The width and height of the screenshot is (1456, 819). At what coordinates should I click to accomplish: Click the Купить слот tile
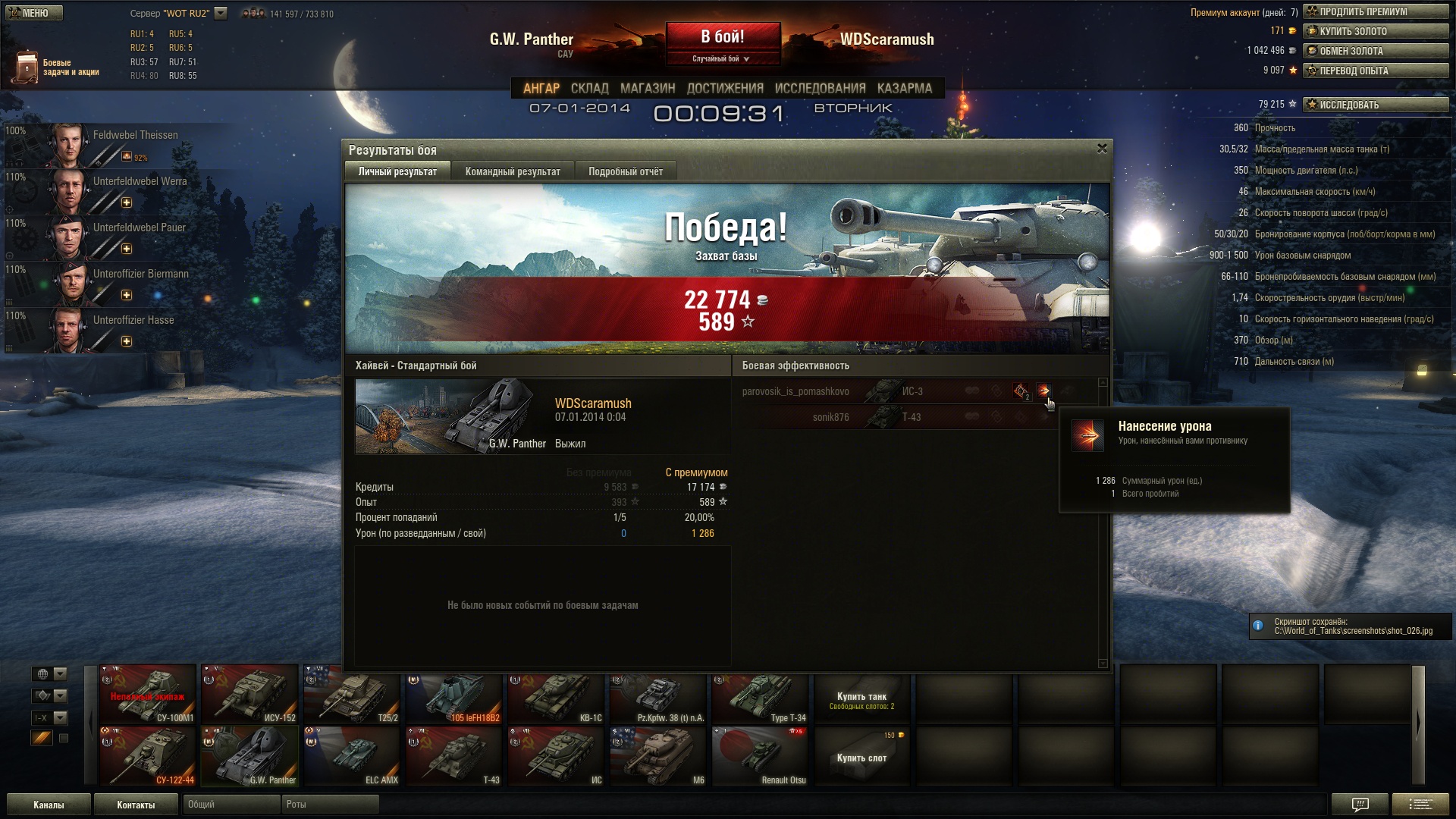[x=861, y=756]
